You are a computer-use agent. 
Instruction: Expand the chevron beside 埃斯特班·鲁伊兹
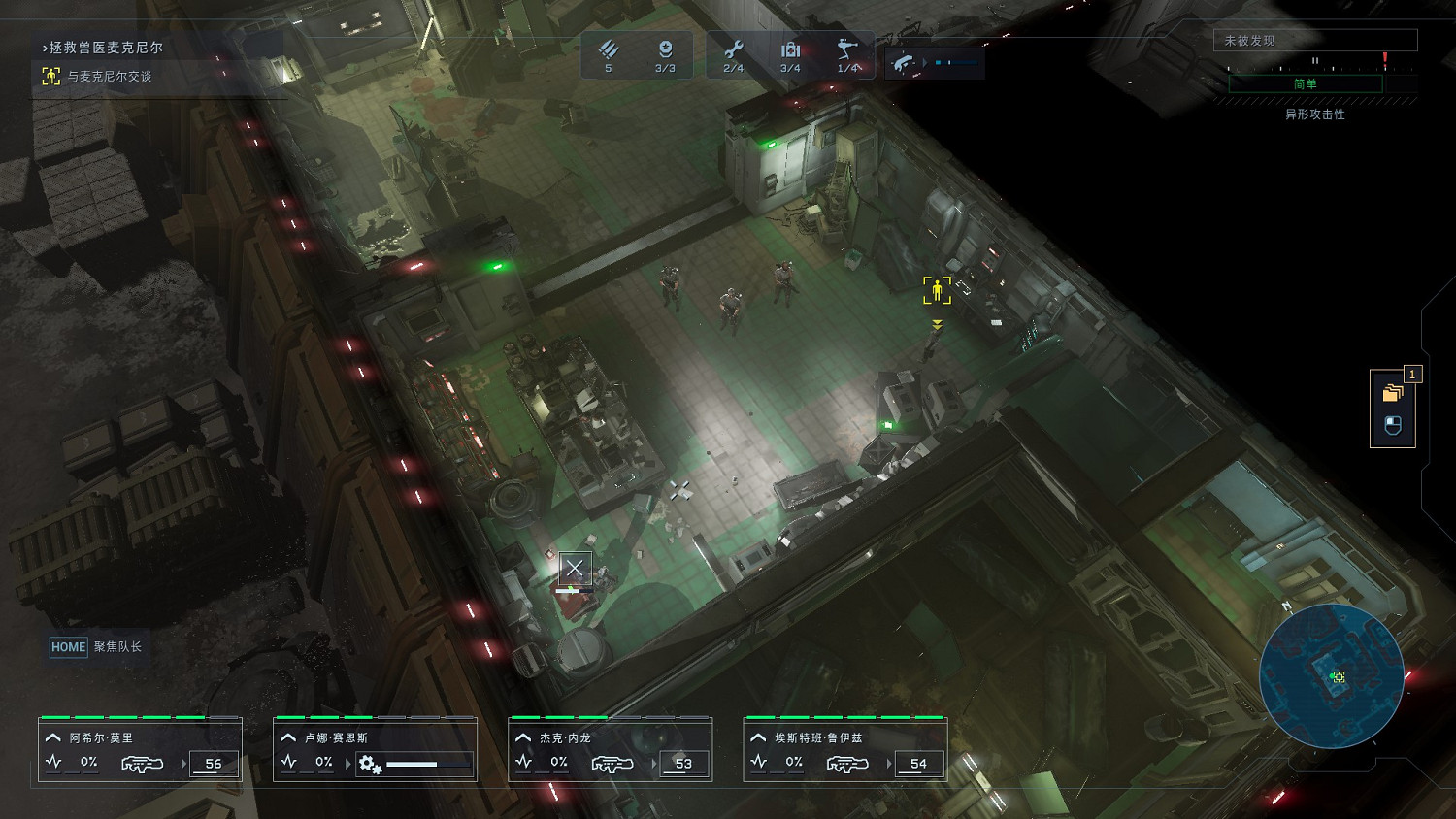click(x=758, y=738)
